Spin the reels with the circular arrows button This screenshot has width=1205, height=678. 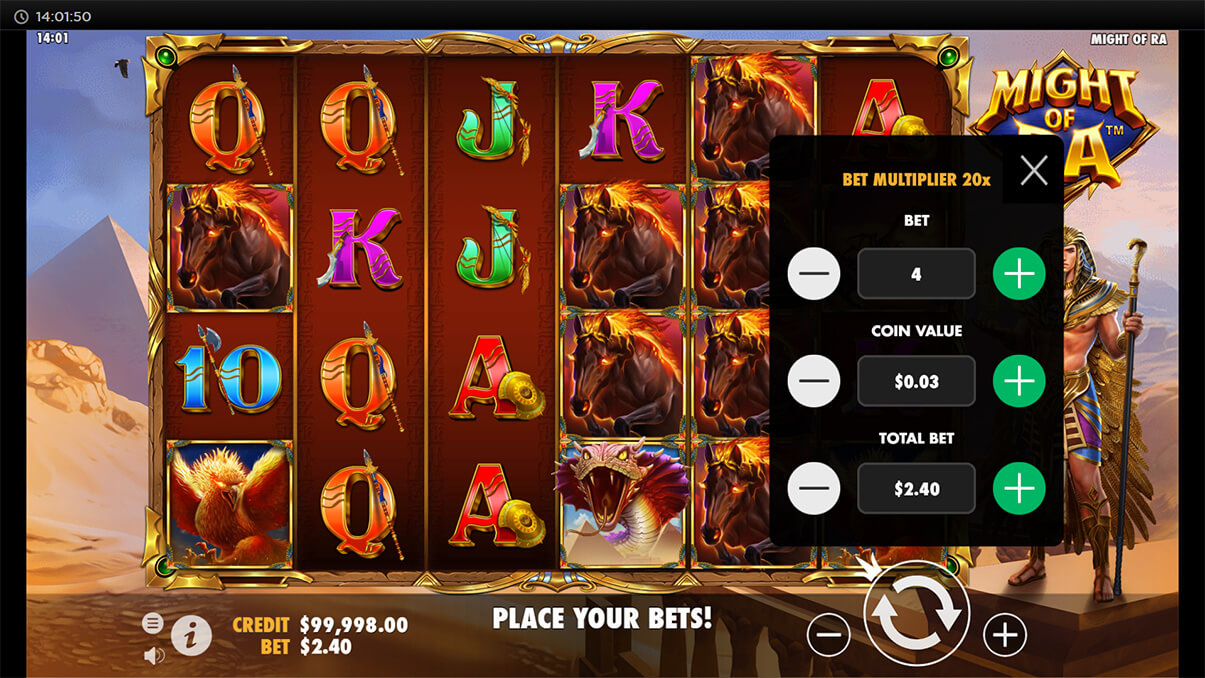tap(916, 613)
